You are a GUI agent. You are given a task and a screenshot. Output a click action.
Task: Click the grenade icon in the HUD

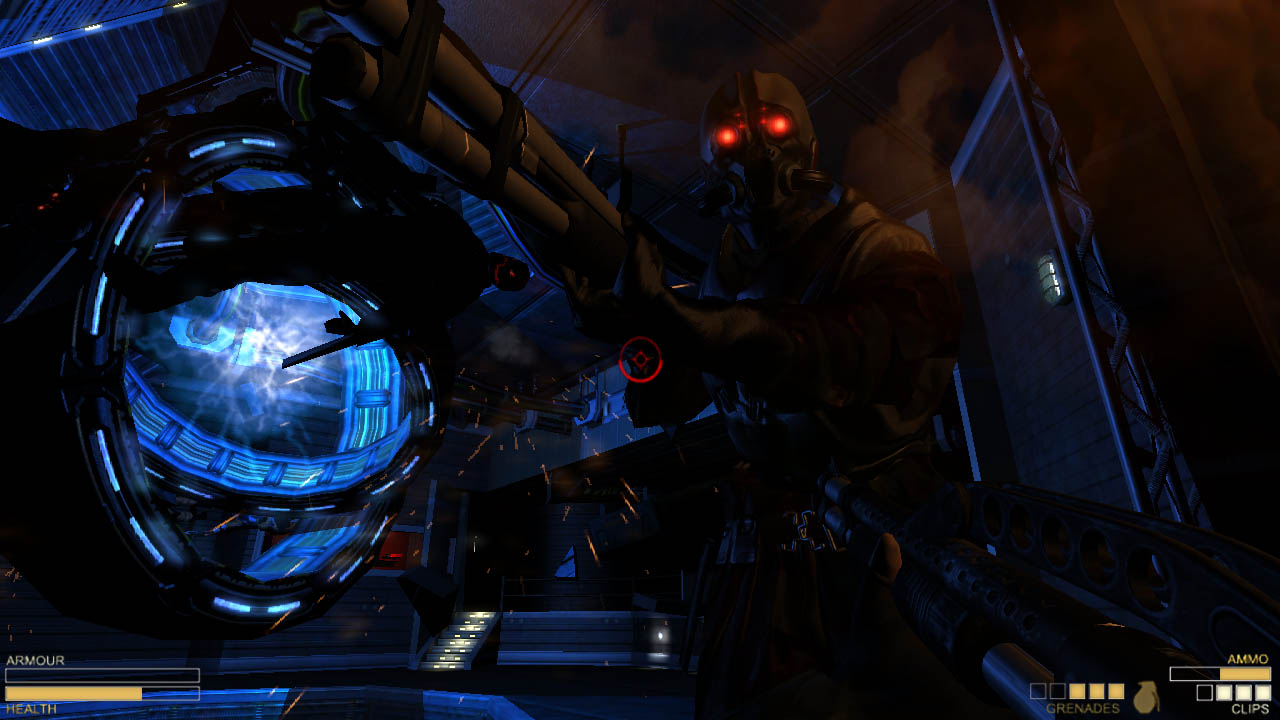[x=1145, y=696]
